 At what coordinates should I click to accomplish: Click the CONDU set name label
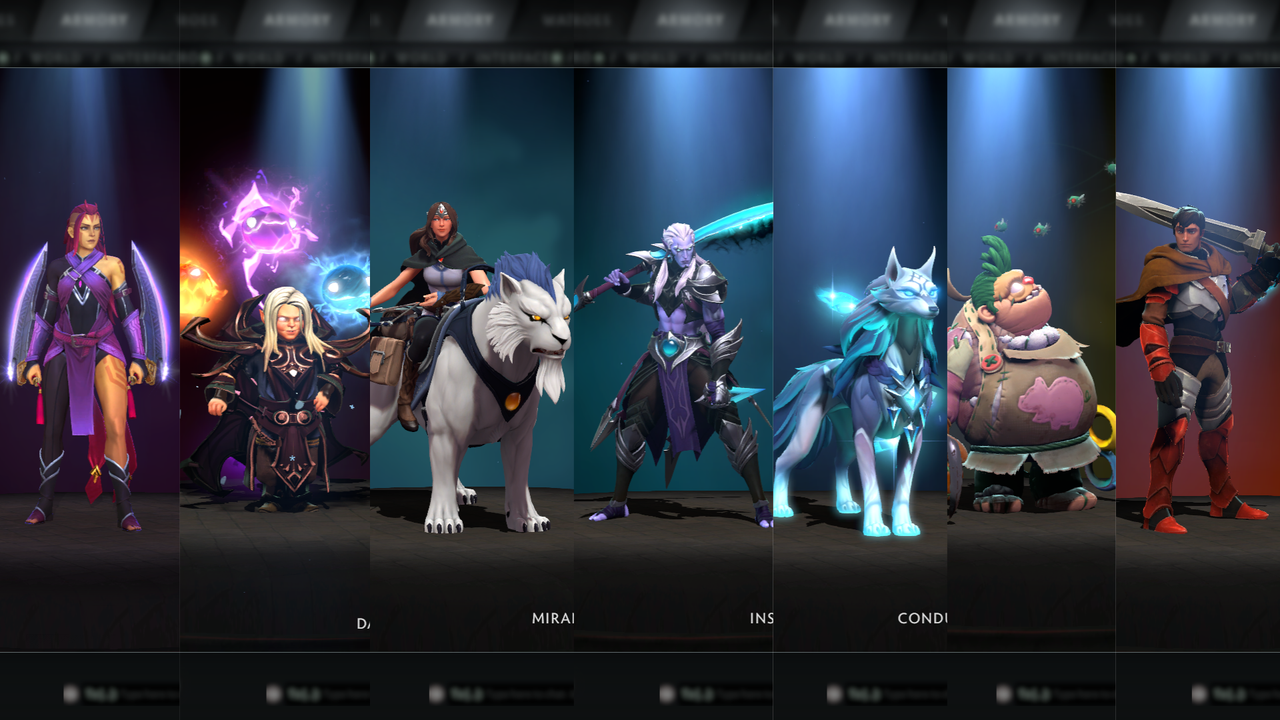921,618
